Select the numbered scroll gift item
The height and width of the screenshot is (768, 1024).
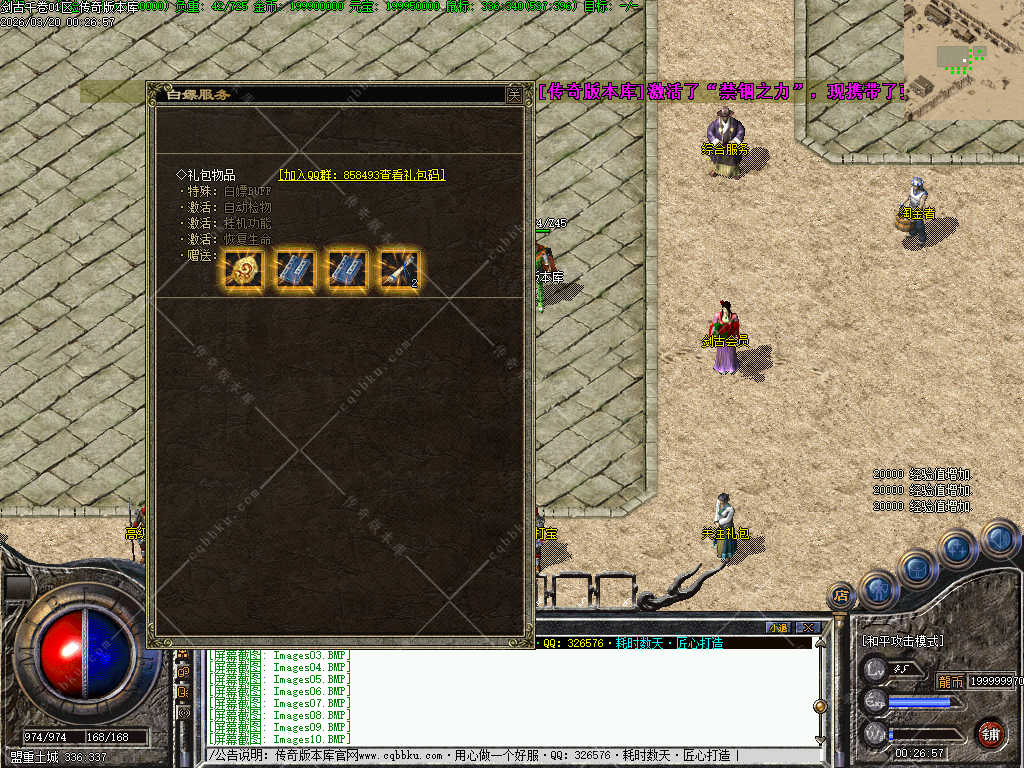coord(400,270)
